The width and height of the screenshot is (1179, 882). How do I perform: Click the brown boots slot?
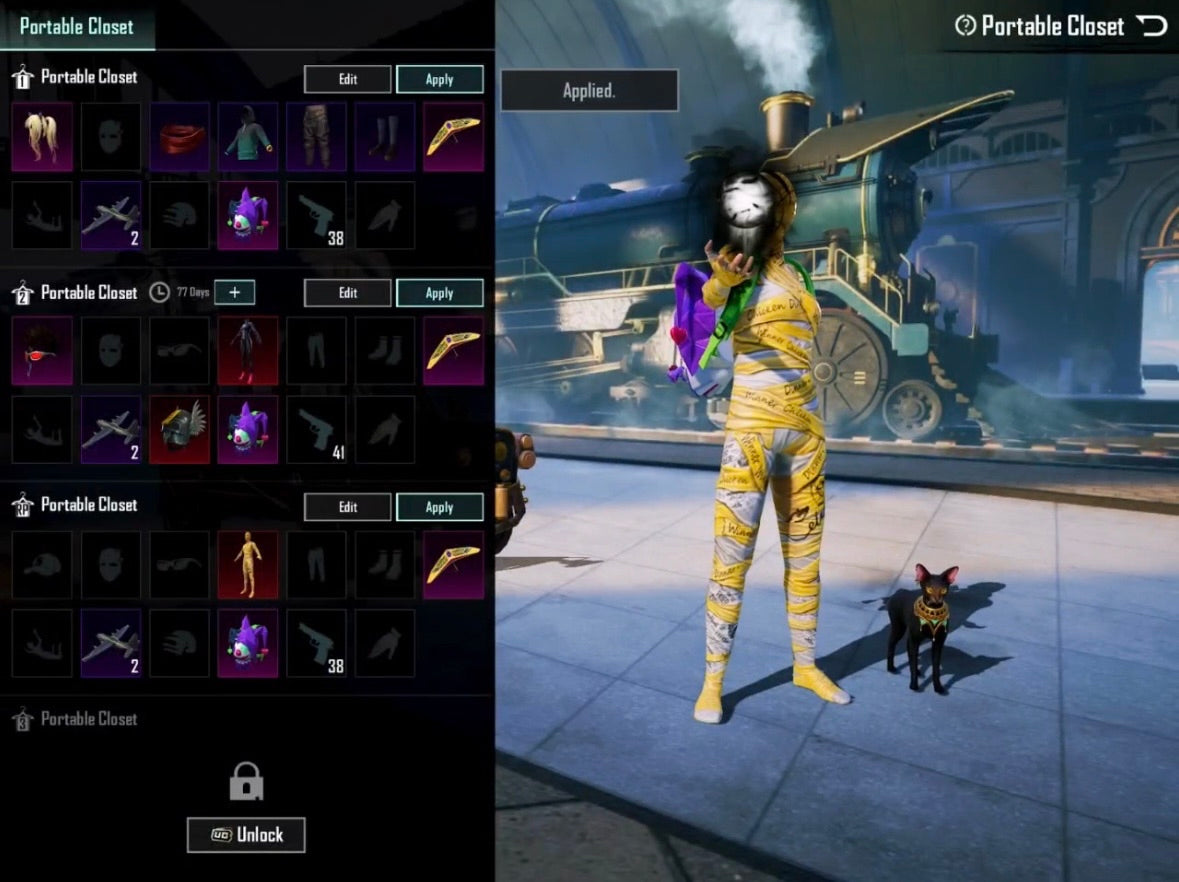[x=385, y=136]
